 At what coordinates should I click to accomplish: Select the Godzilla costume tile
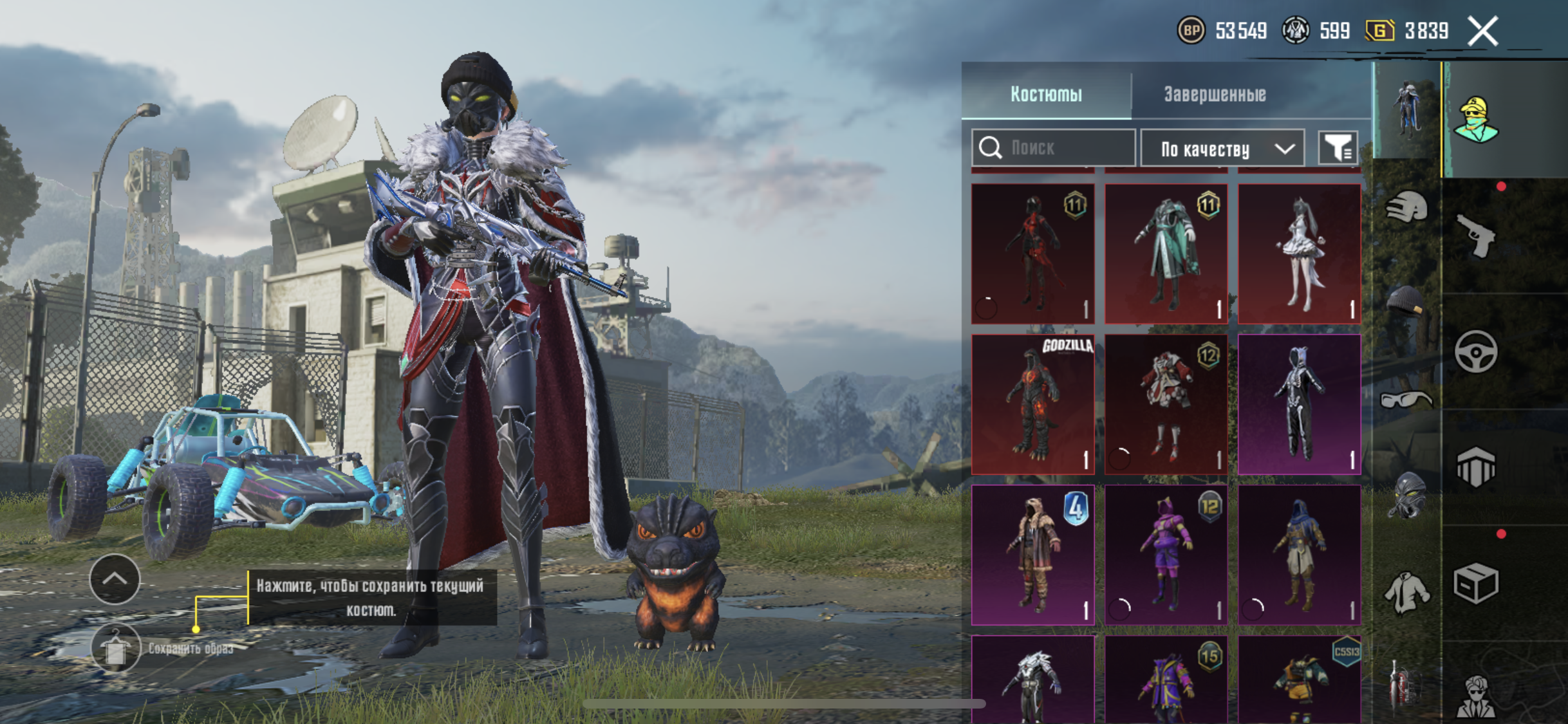[1032, 404]
